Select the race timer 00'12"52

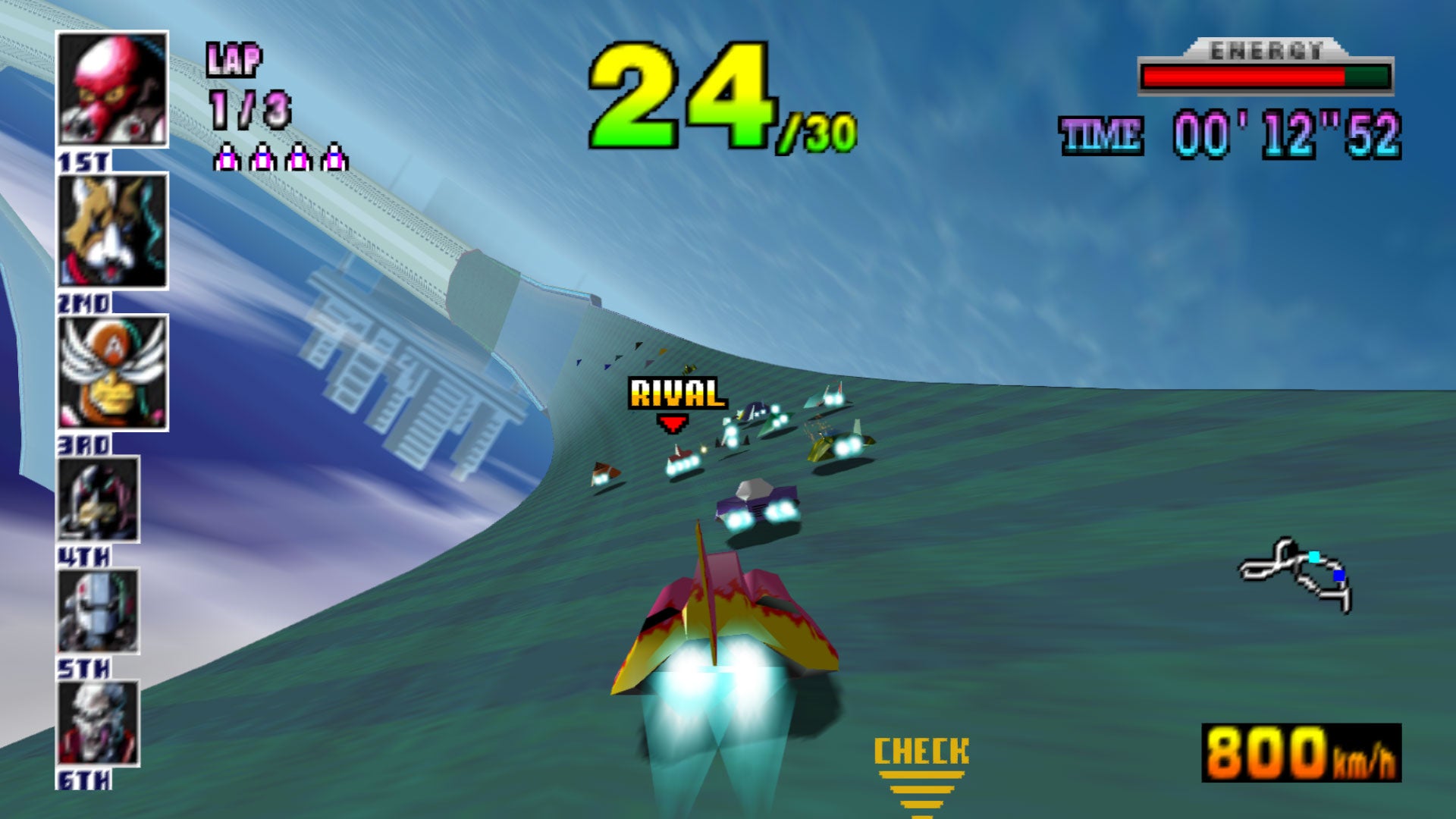[x=1286, y=130]
